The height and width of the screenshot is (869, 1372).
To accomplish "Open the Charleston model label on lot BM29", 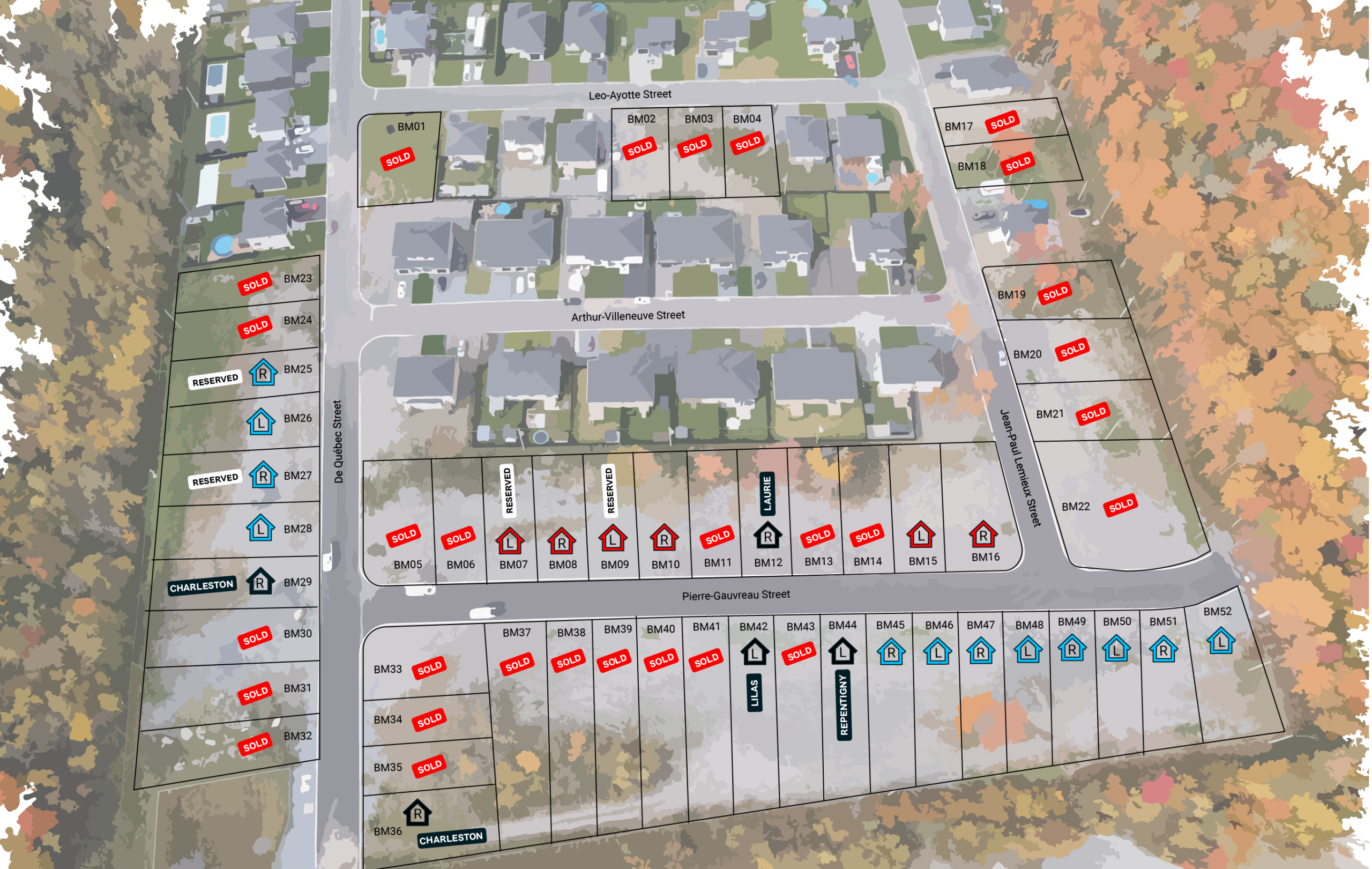I will click(202, 586).
